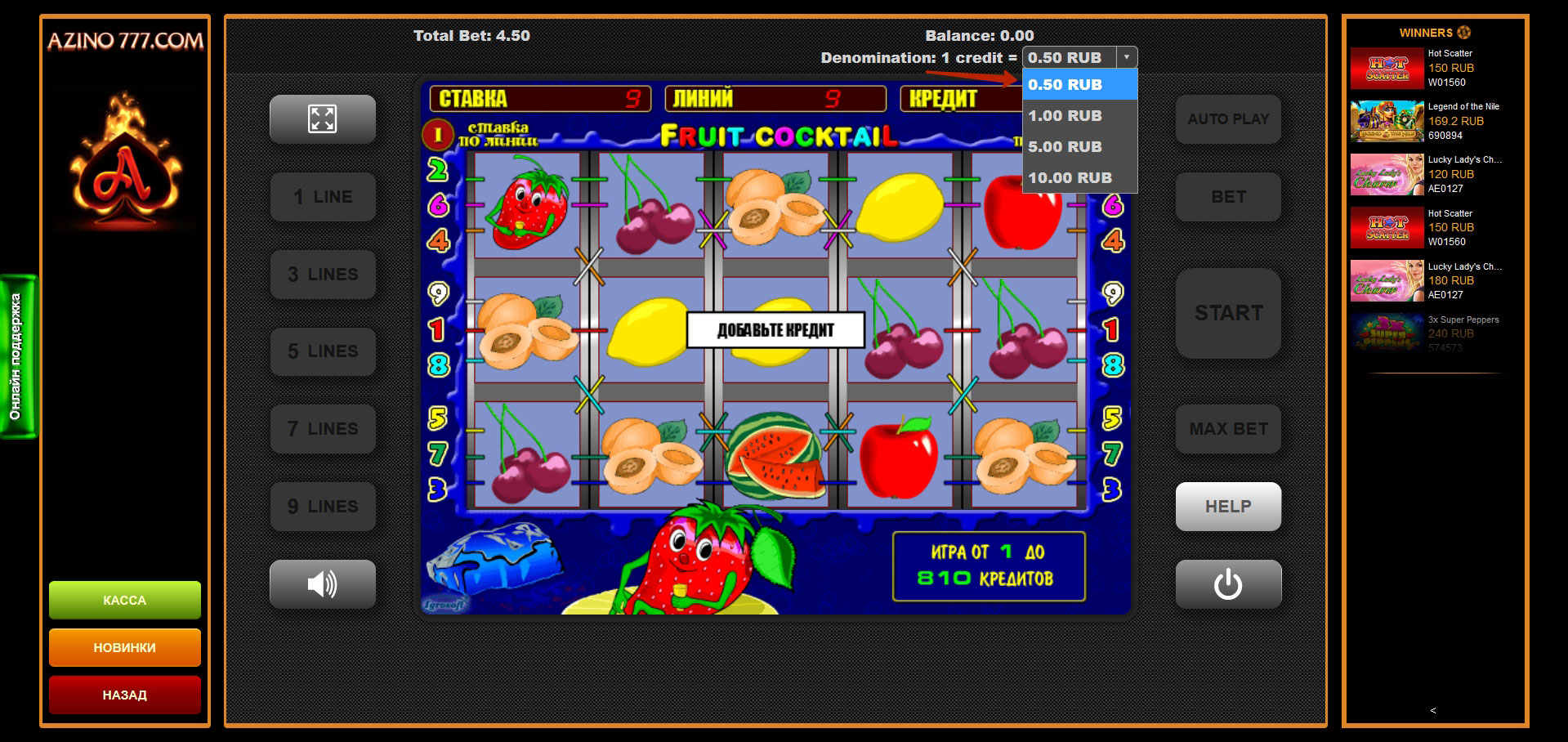Viewport: 1568px width, 742px height.
Task: Select the 1 LINE option
Action: 322,196
